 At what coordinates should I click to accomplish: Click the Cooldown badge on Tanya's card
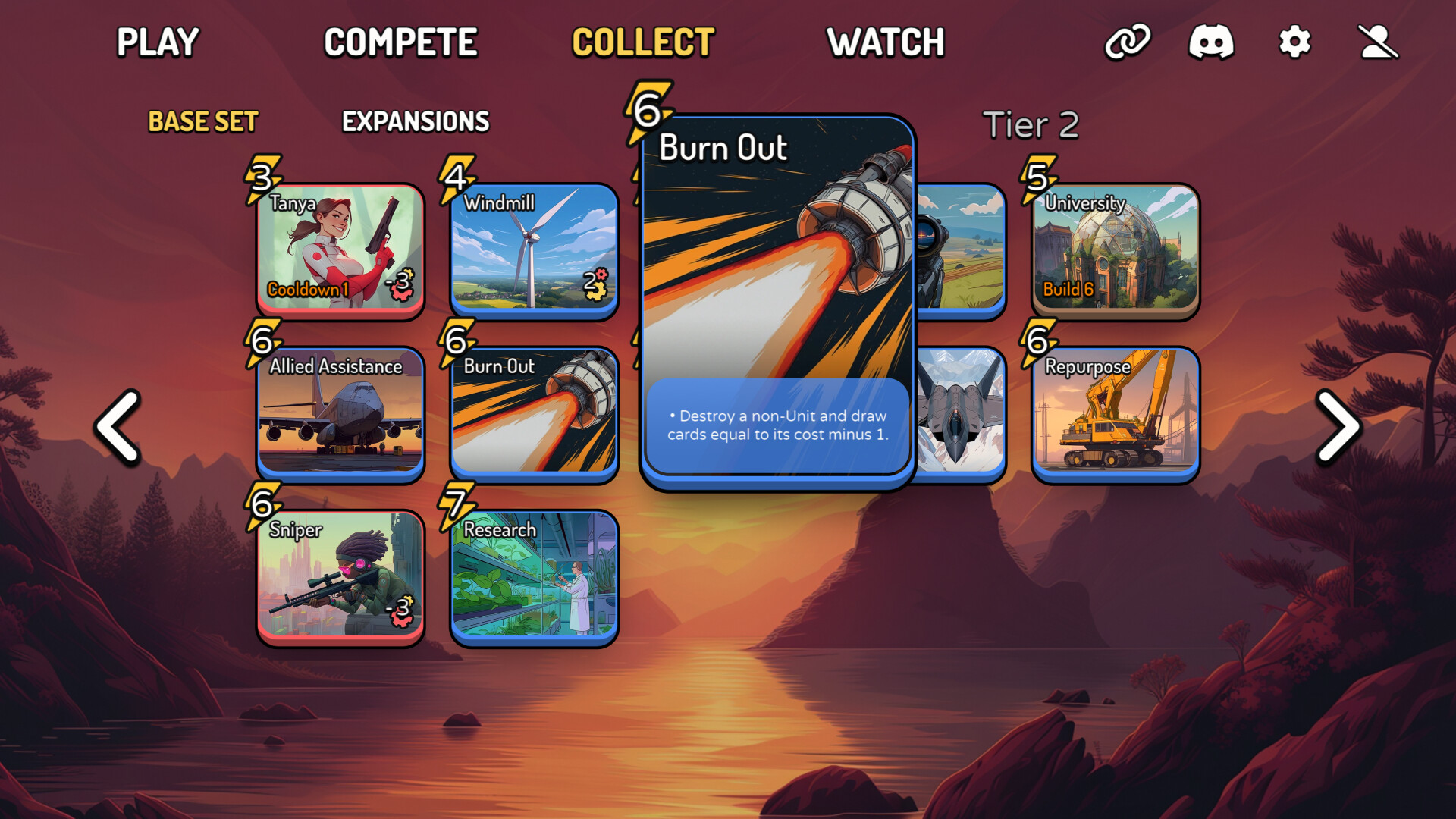click(306, 290)
